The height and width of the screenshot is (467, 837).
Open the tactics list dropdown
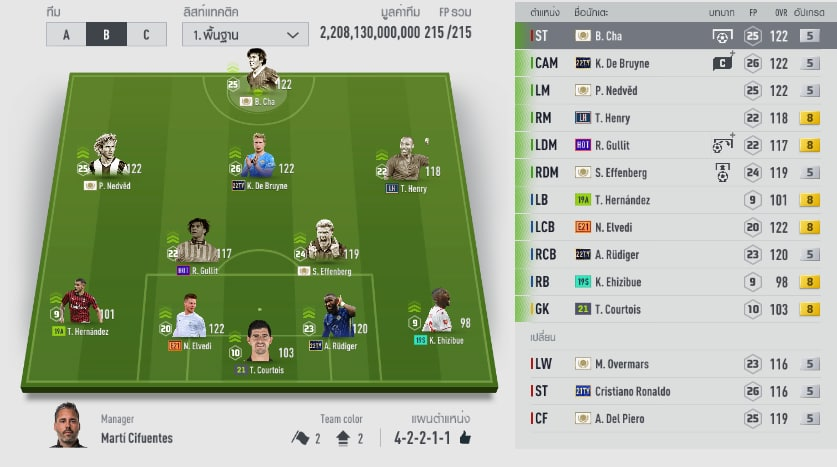click(245, 35)
